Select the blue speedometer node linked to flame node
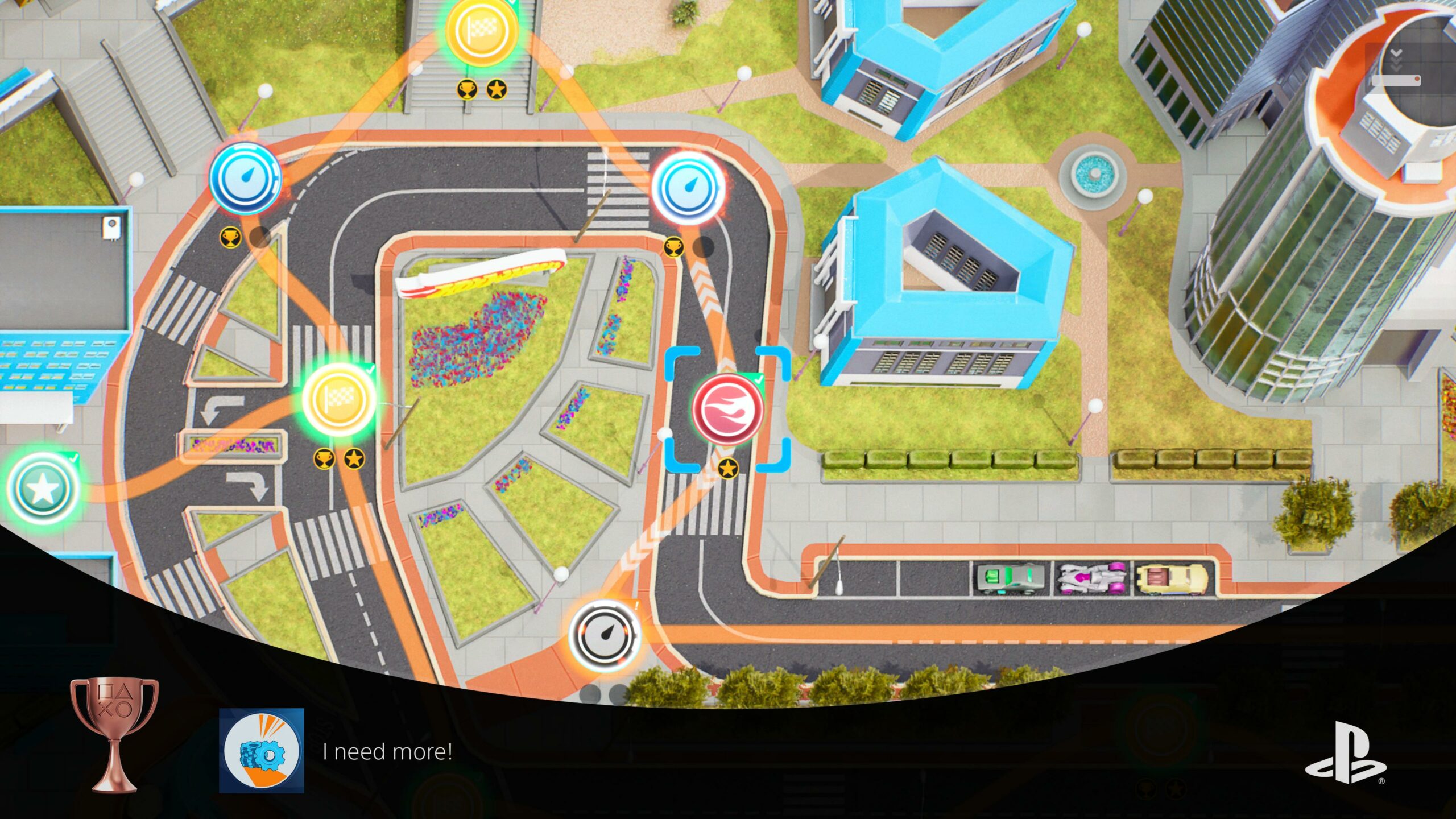 pos(688,188)
